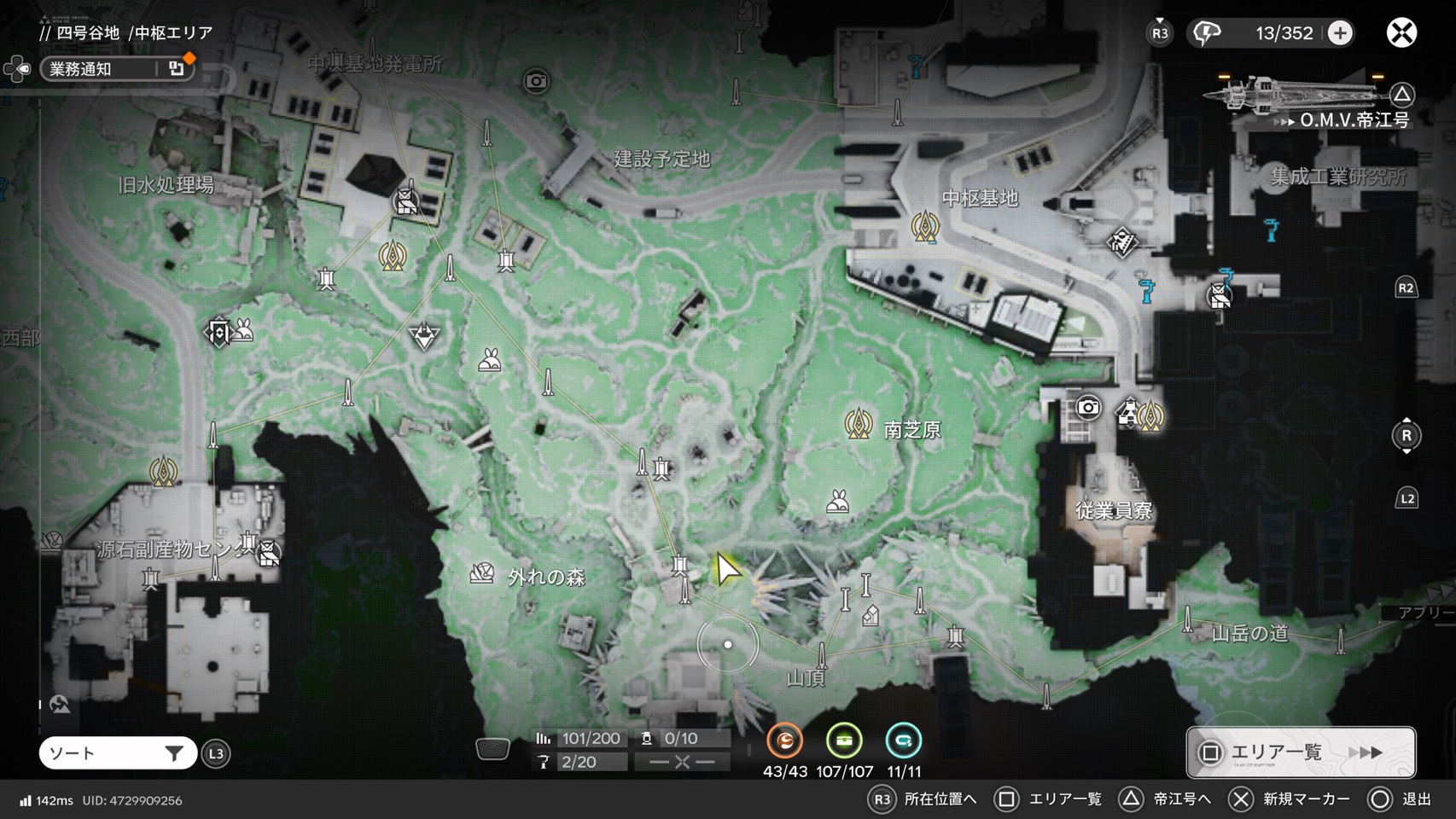Viewport: 1456px width, 819px height.
Task: Choose the 外れの森 map marker icon
Action: coord(482,574)
